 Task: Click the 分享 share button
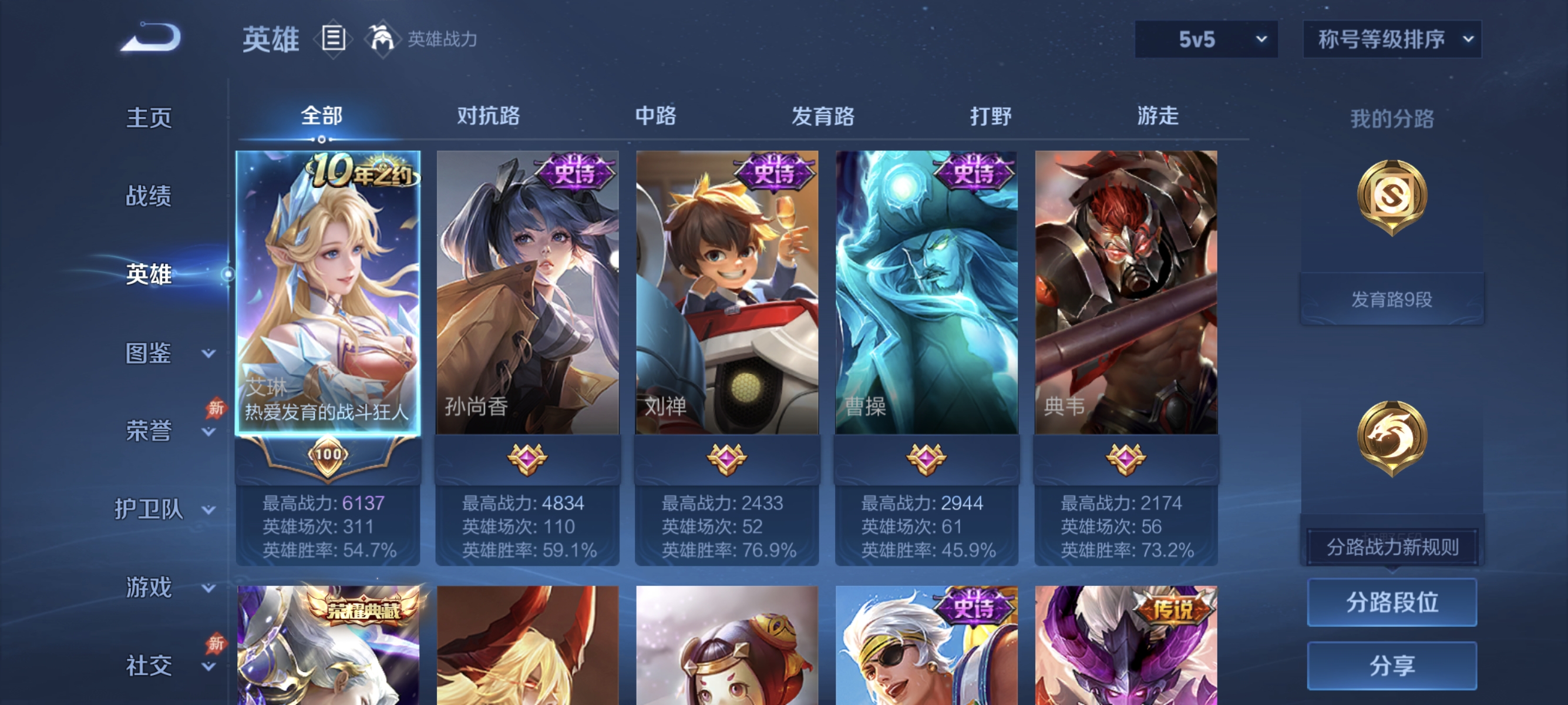1394,666
